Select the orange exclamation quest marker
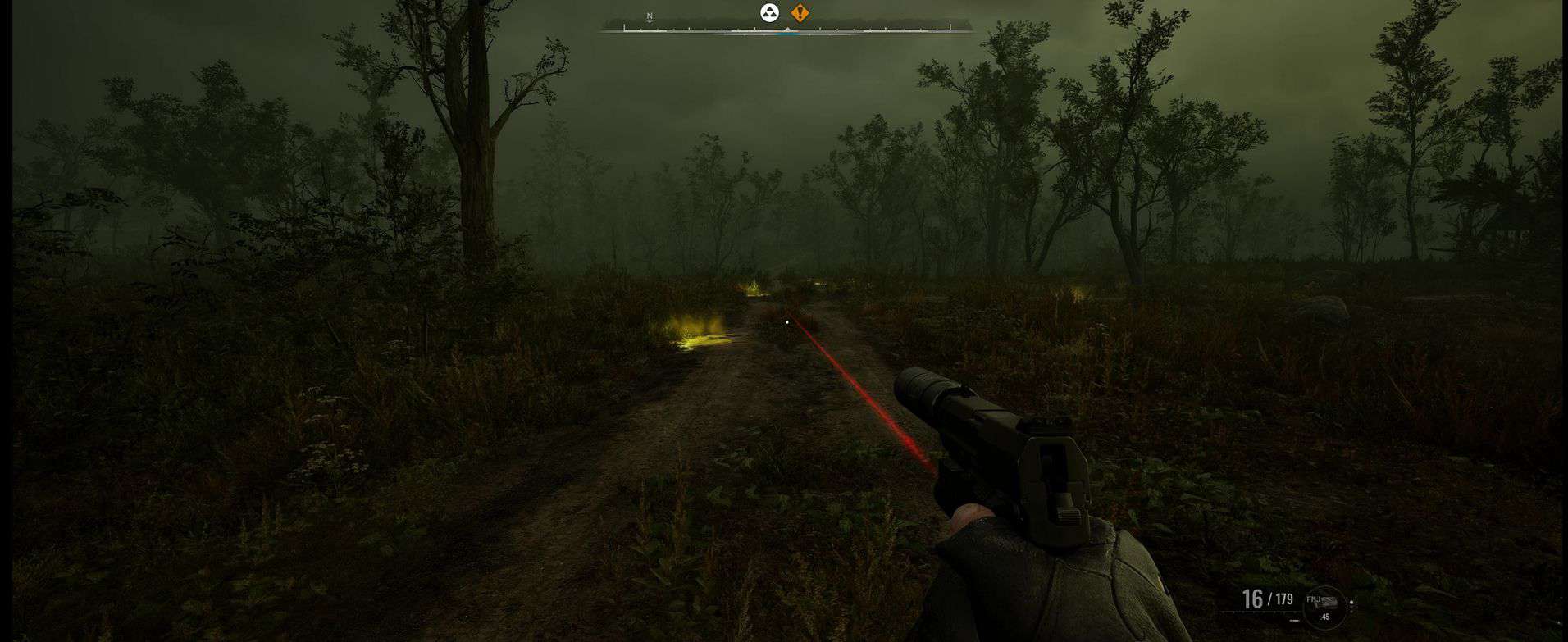The height and width of the screenshot is (642, 1568). click(x=800, y=12)
